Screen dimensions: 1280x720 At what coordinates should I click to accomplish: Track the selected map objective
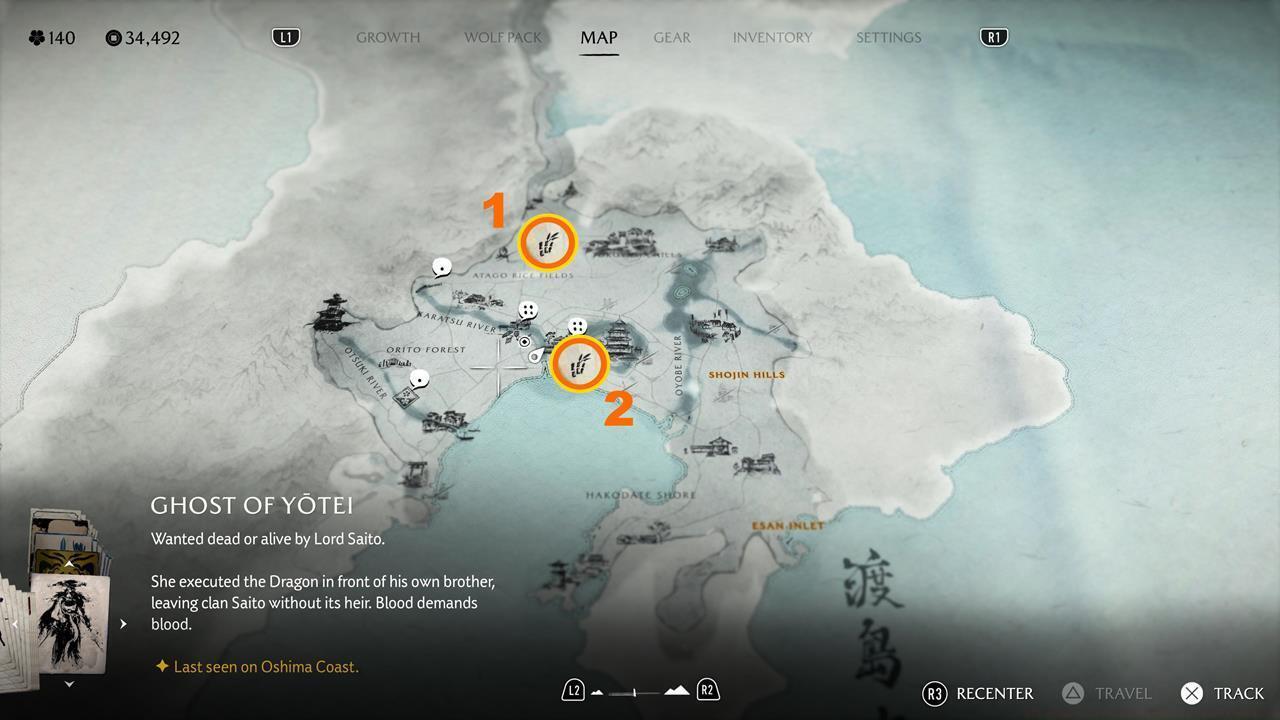1222,693
